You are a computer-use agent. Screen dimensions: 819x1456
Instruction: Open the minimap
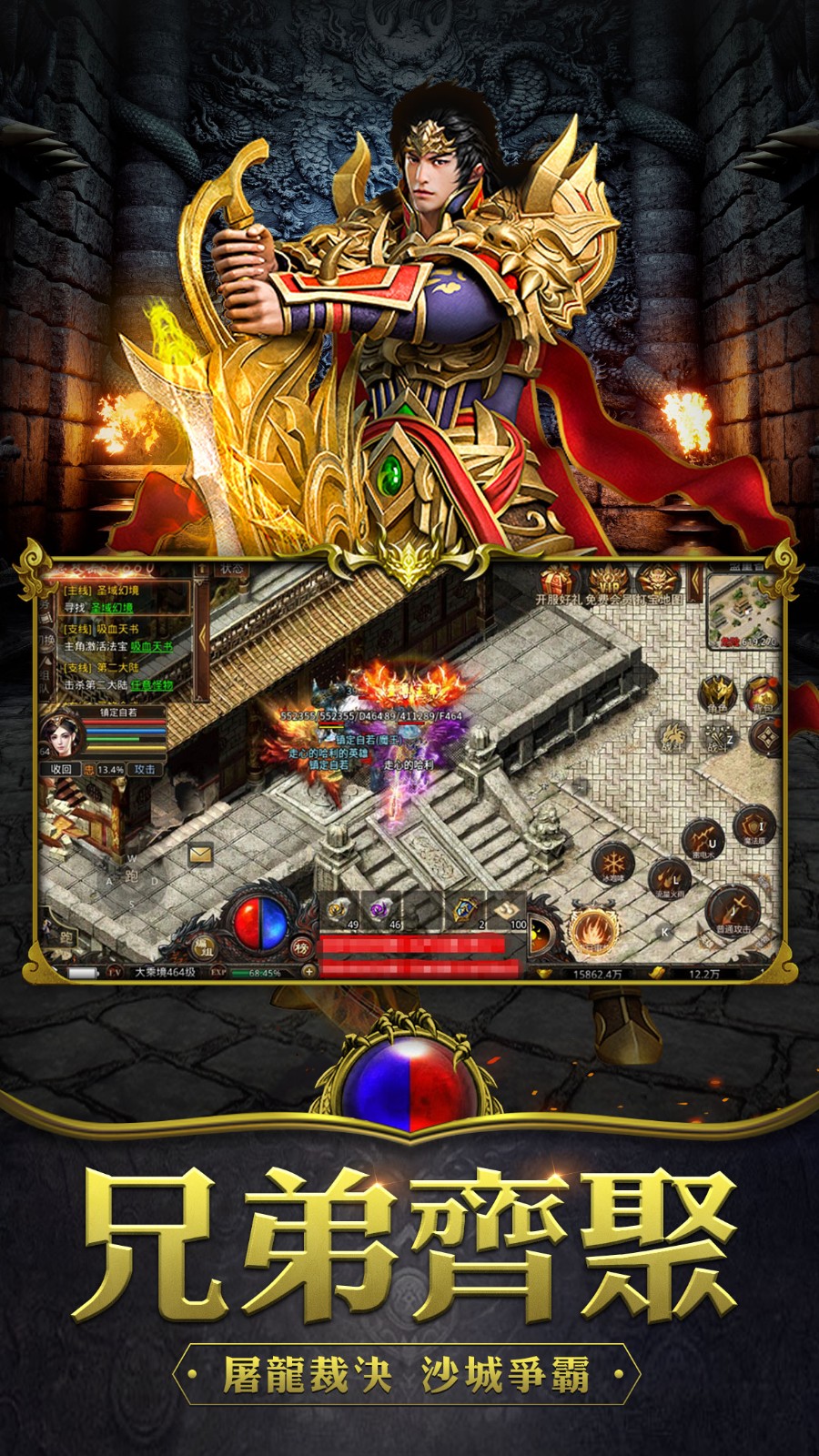(744, 612)
